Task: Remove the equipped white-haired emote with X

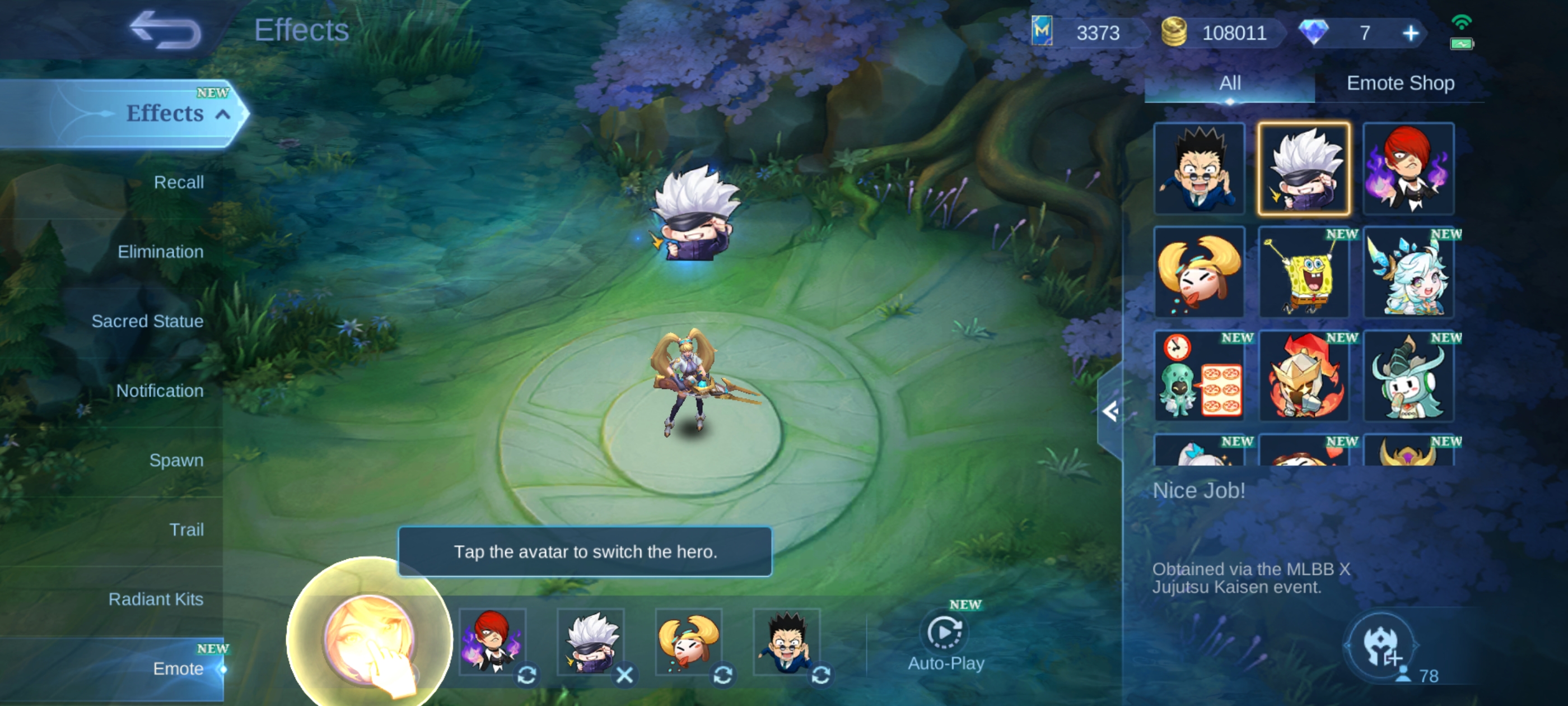Action: (x=624, y=674)
